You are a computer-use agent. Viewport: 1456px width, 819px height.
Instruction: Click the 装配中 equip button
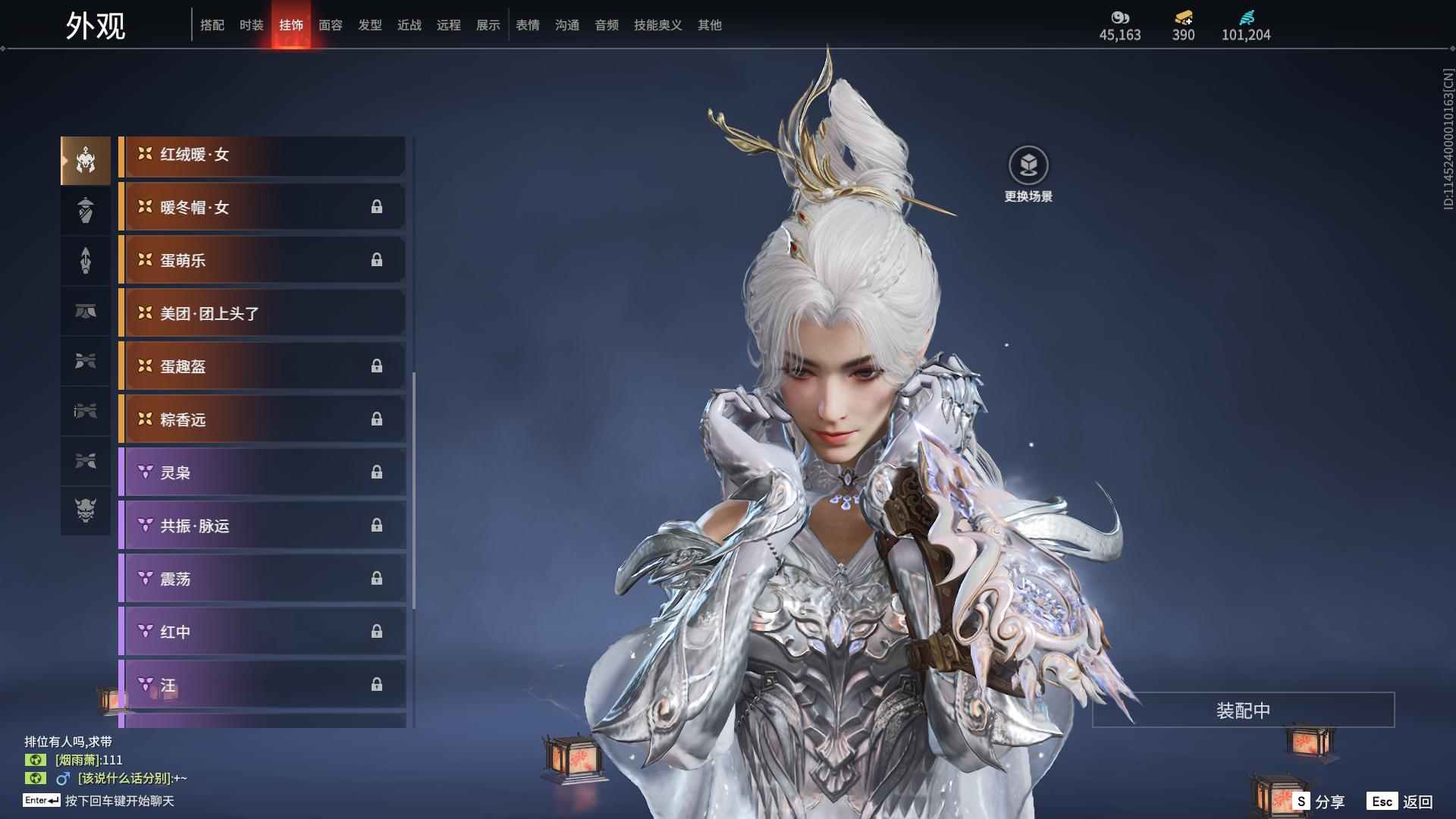(1243, 711)
